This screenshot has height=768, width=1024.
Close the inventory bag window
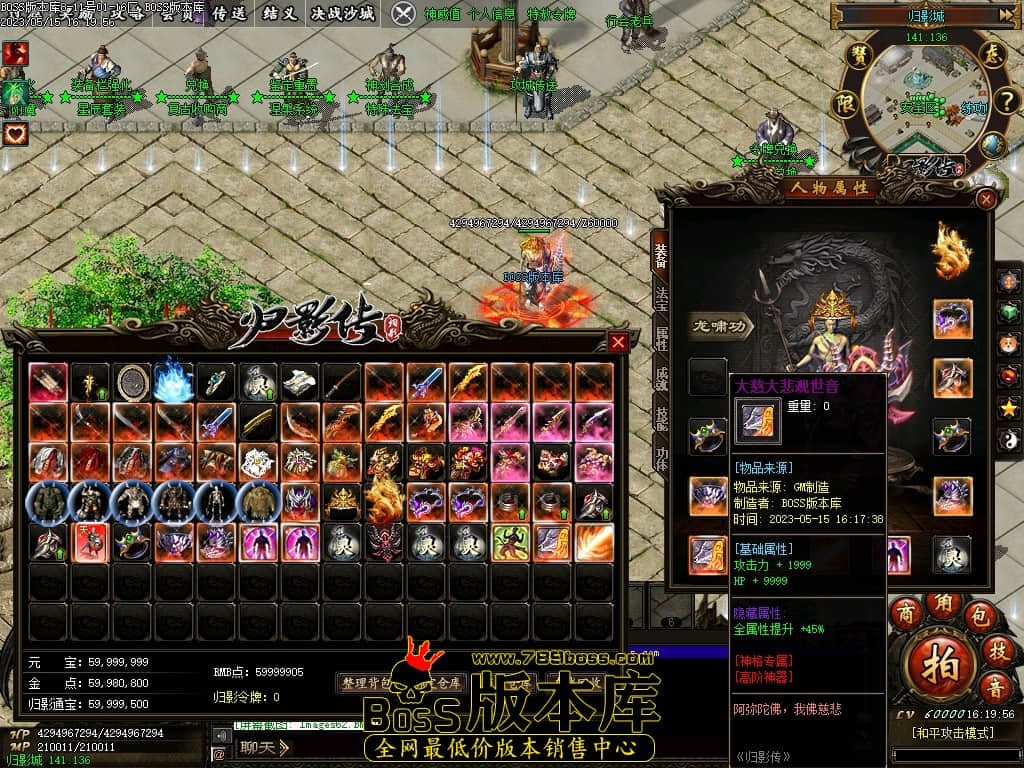click(618, 342)
